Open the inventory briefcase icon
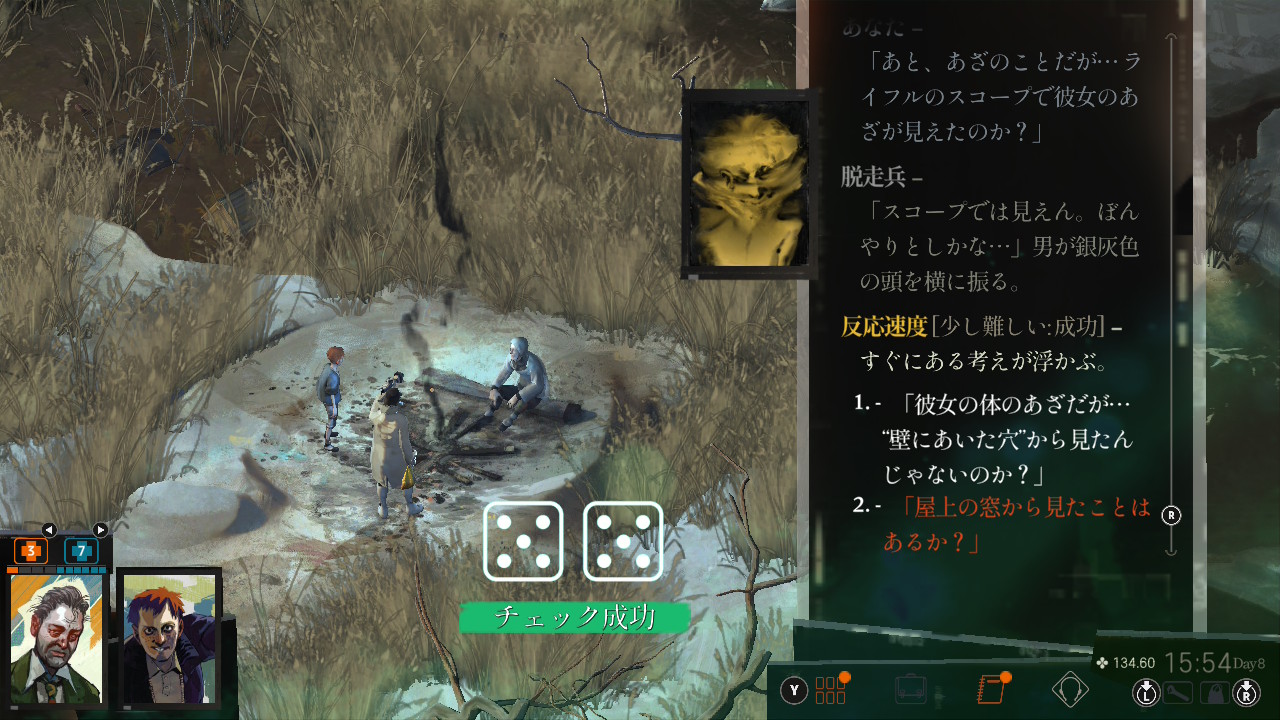The width and height of the screenshot is (1280, 720). point(911,690)
